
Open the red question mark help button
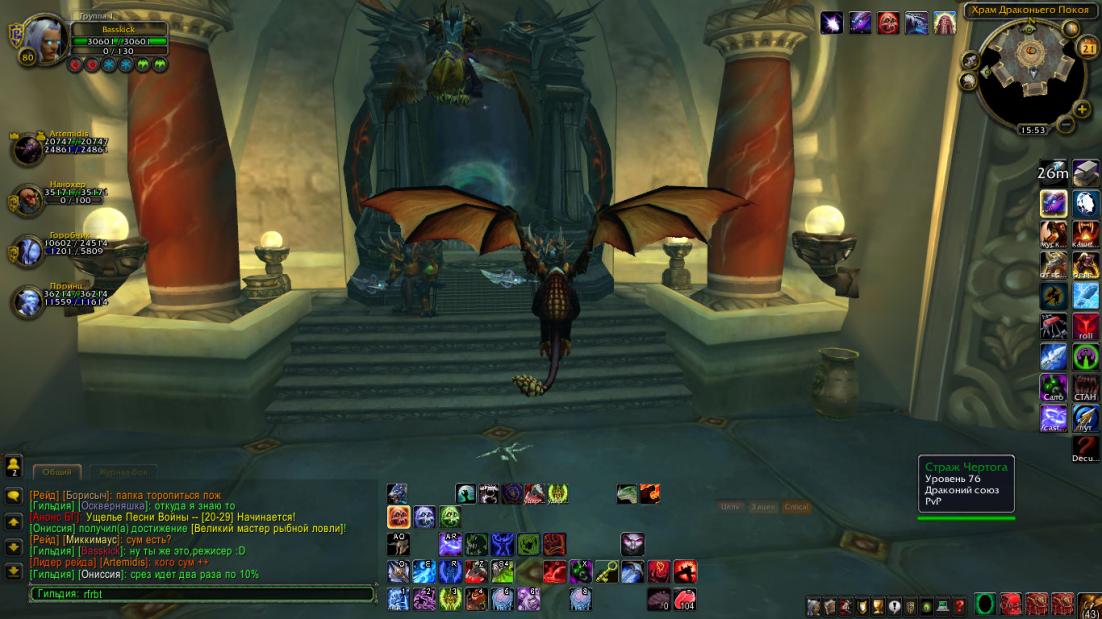960,606
